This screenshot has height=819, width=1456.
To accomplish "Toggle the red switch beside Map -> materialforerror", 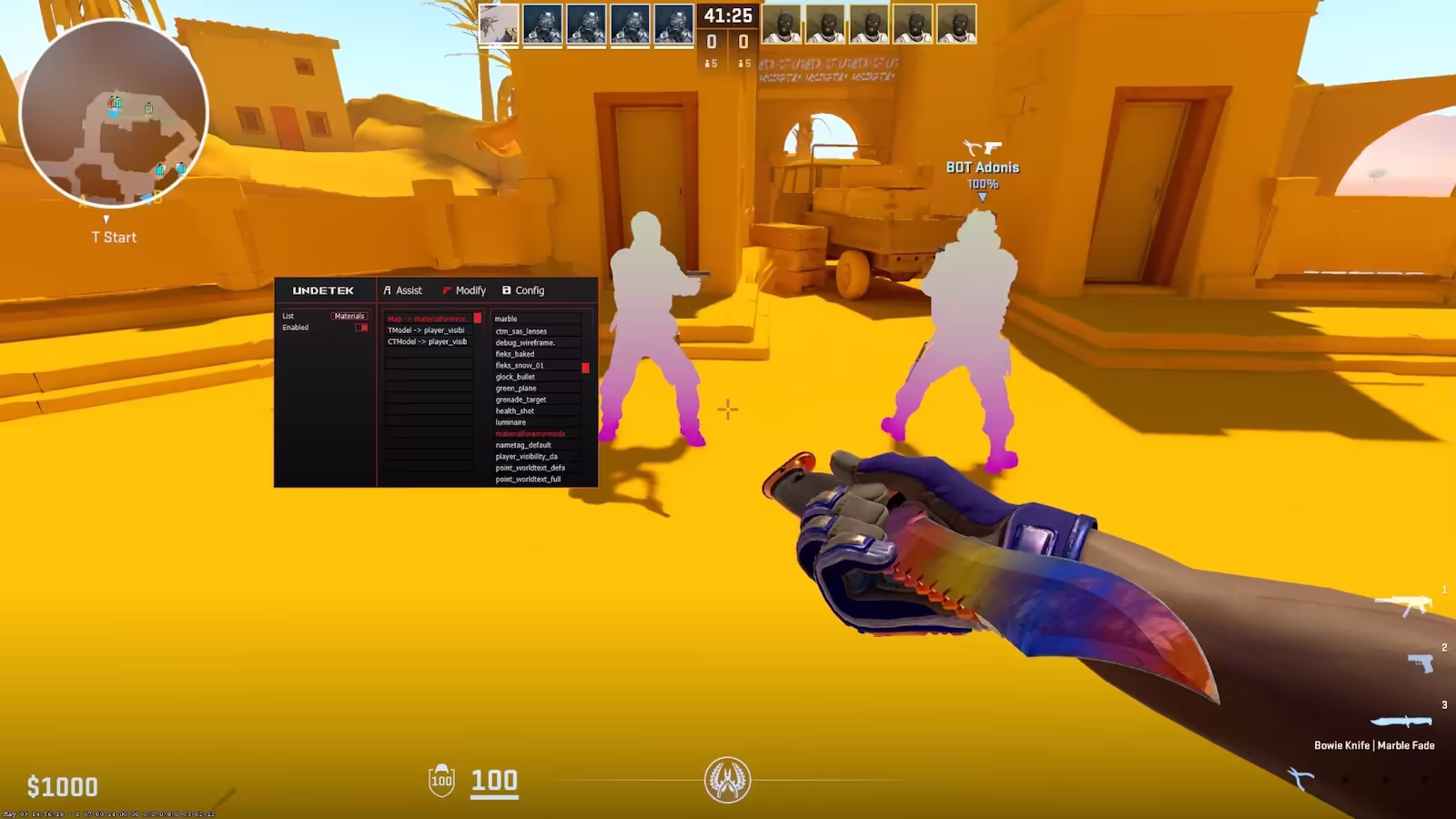I will pos(478,318).
